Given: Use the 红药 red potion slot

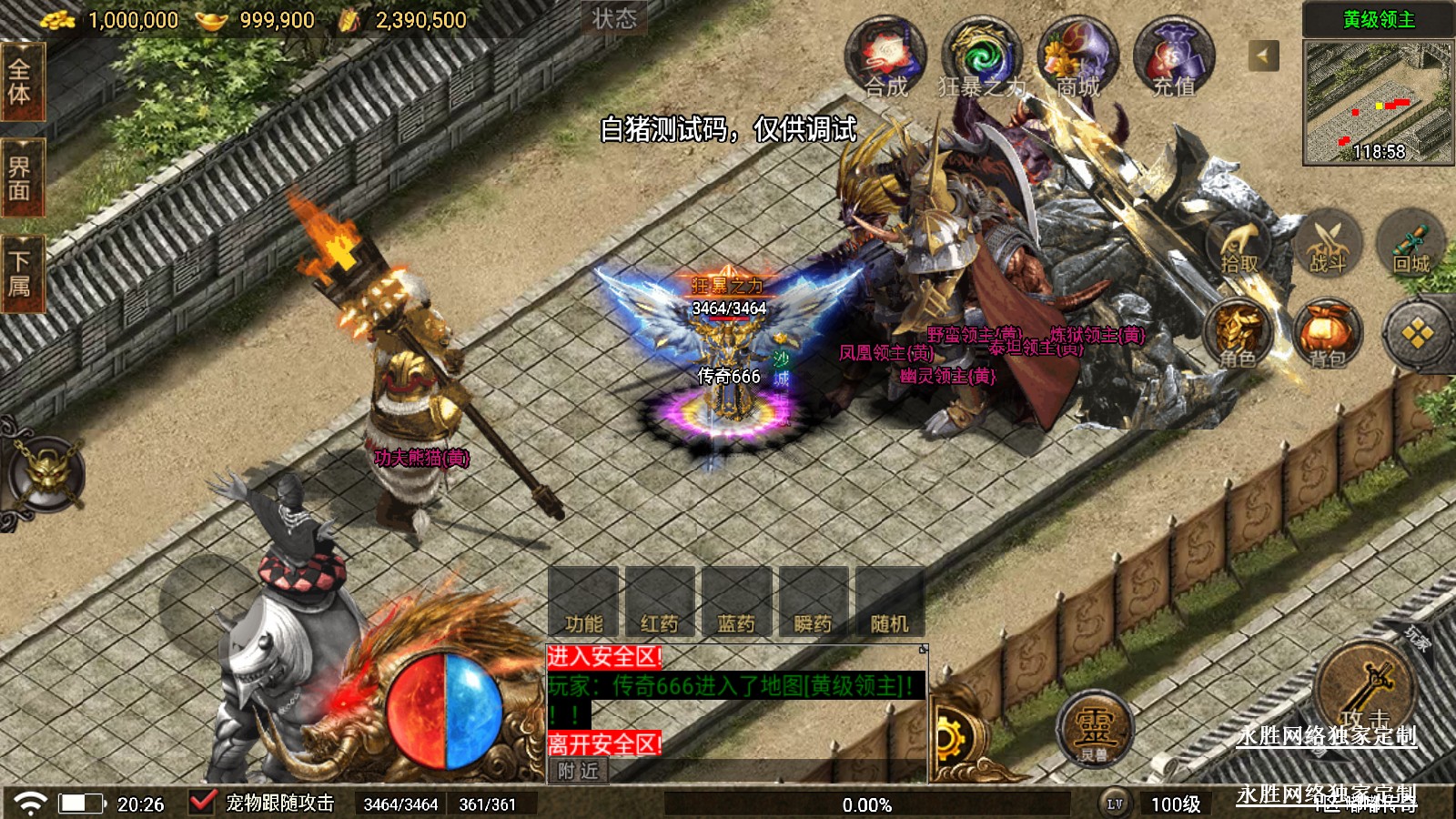Looking at the screenshot, I should (660, 602).
